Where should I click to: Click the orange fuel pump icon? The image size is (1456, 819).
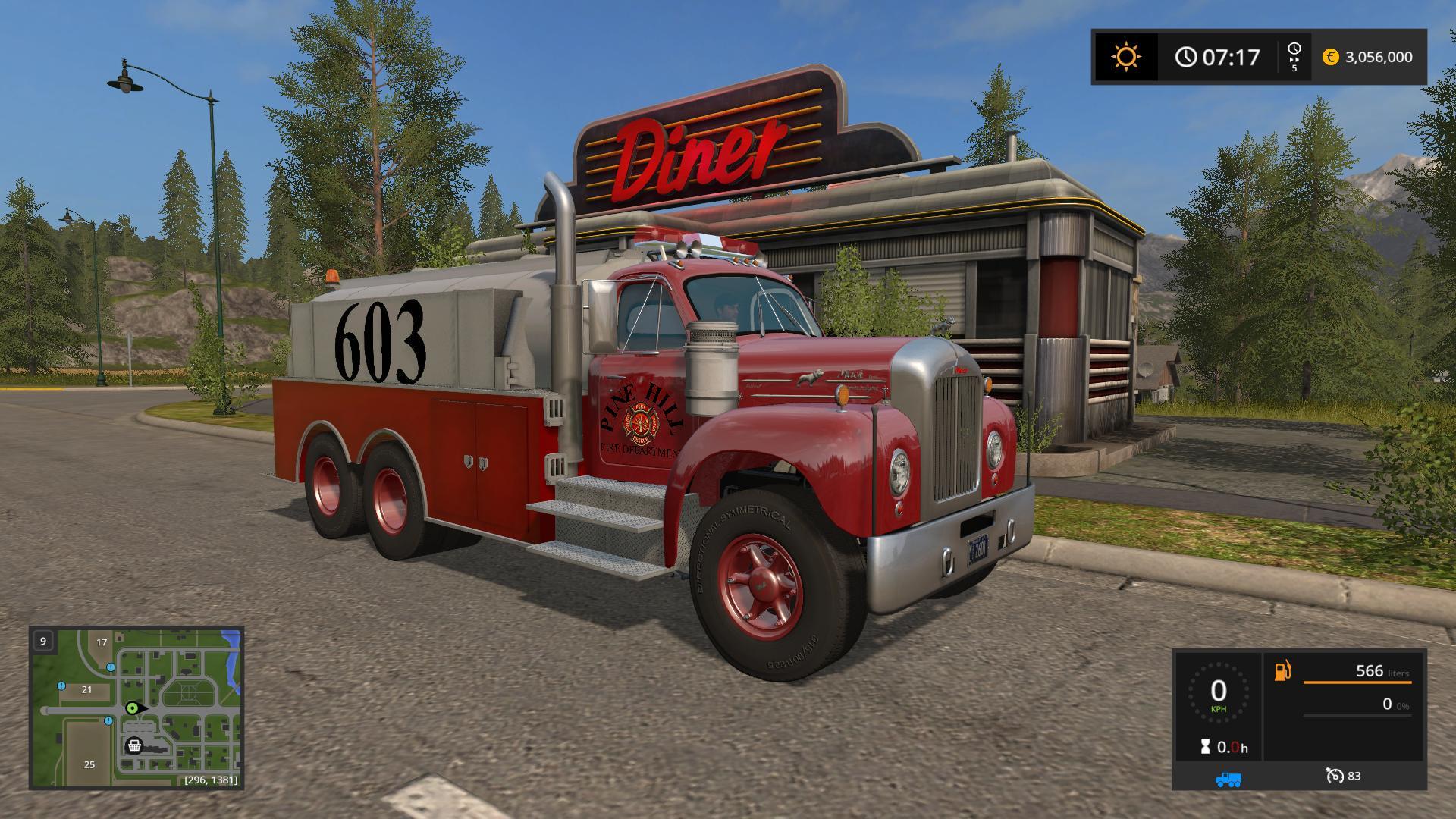click(x=1282, y=671)
